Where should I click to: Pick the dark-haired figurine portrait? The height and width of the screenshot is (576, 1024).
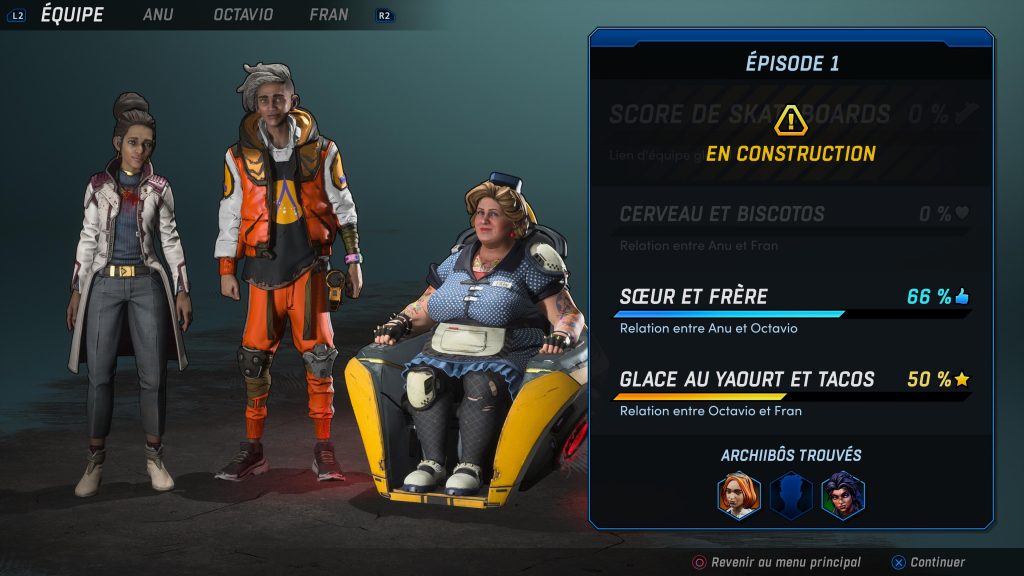[843, 495]
